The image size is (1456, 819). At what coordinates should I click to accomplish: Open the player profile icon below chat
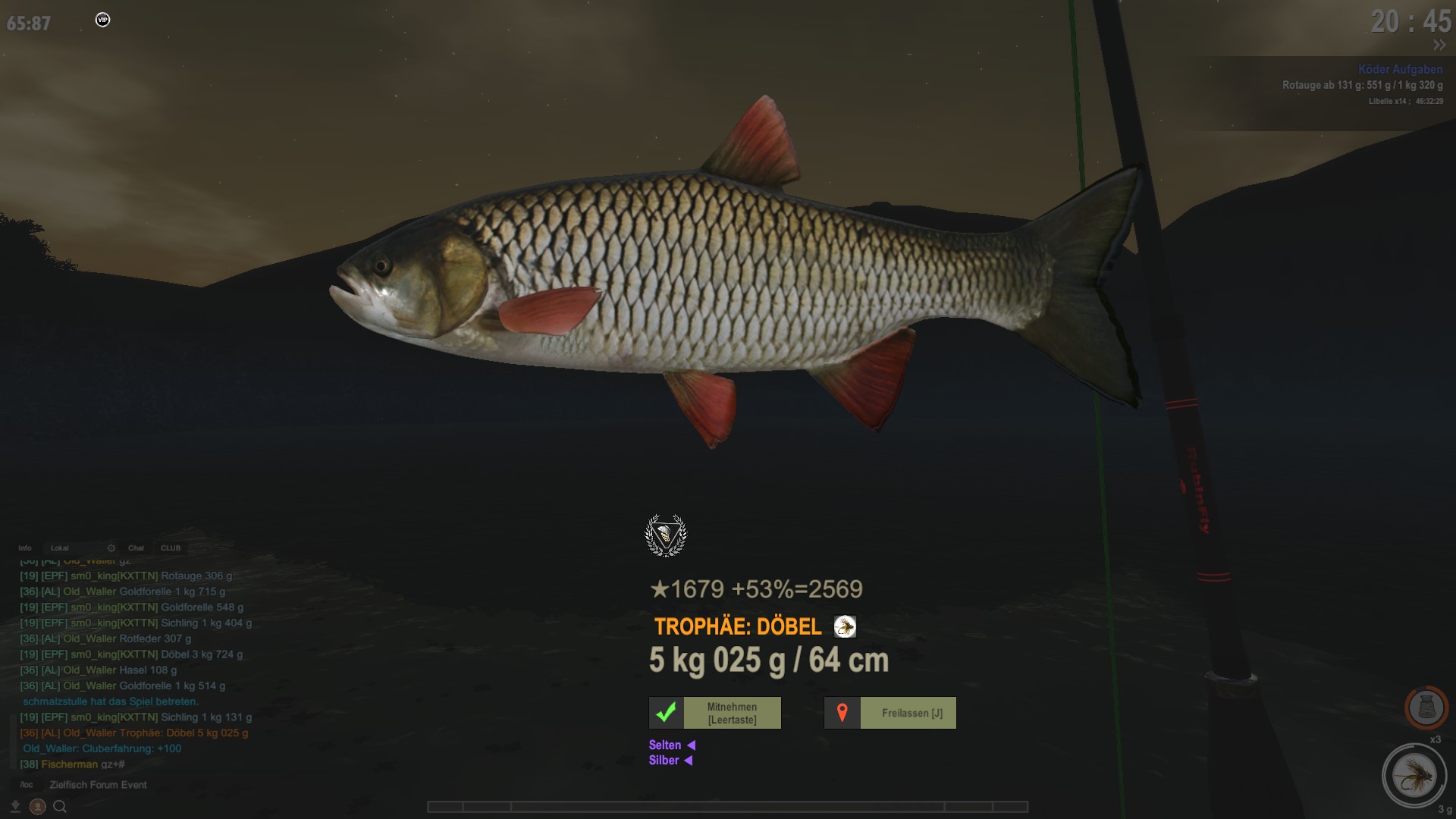pos(38,807)
